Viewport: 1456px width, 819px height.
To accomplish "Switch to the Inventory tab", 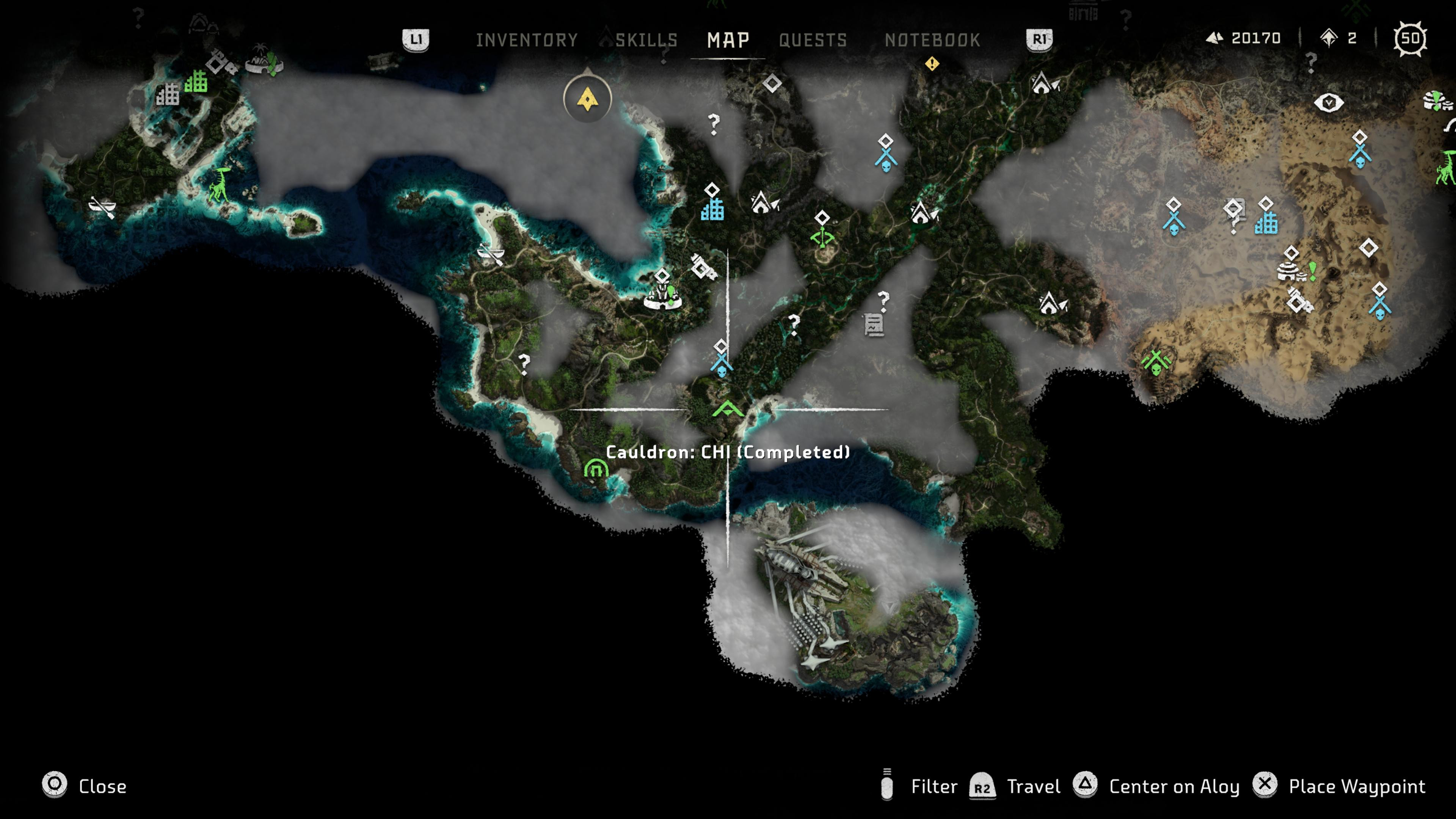I will [x=526, y=40].
